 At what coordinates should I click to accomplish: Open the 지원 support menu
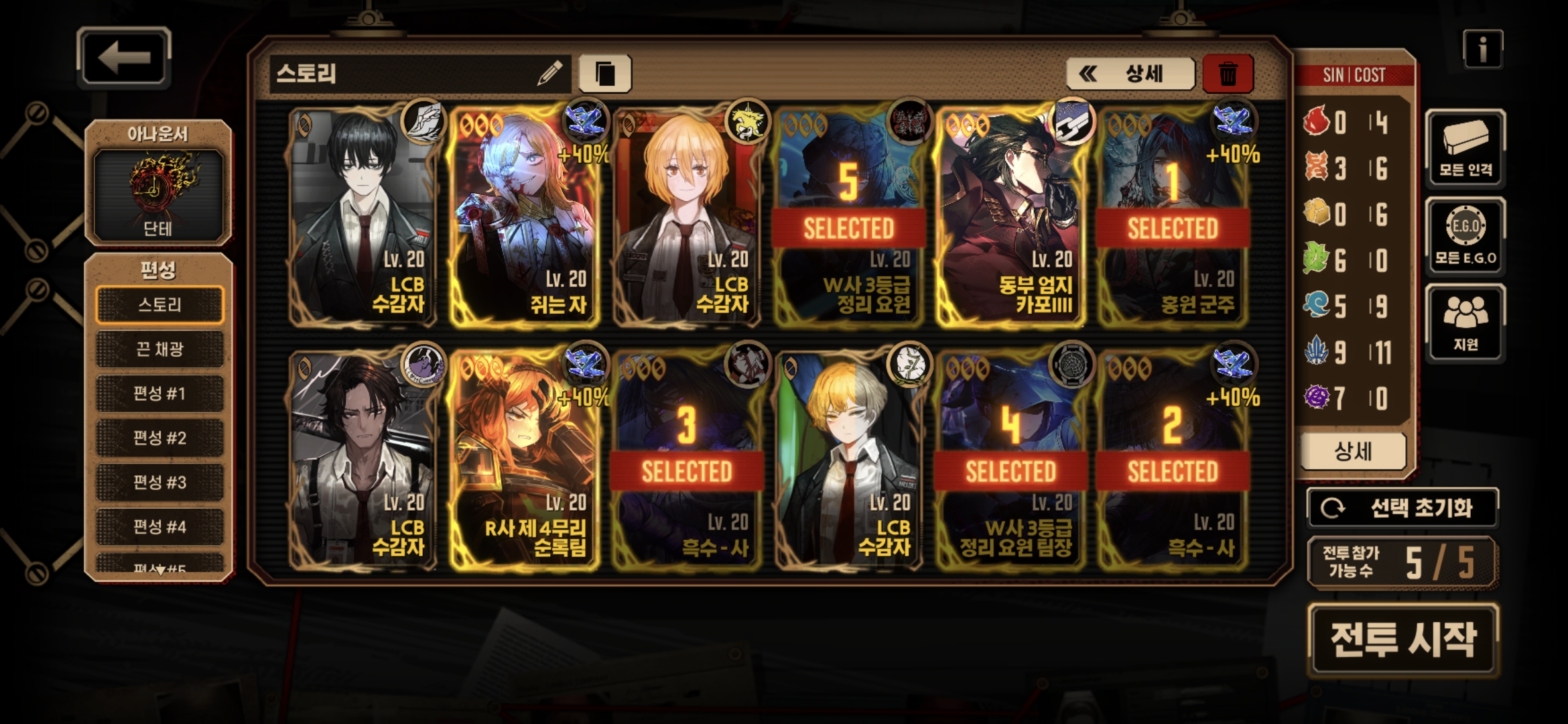(x=1465, y=323)
